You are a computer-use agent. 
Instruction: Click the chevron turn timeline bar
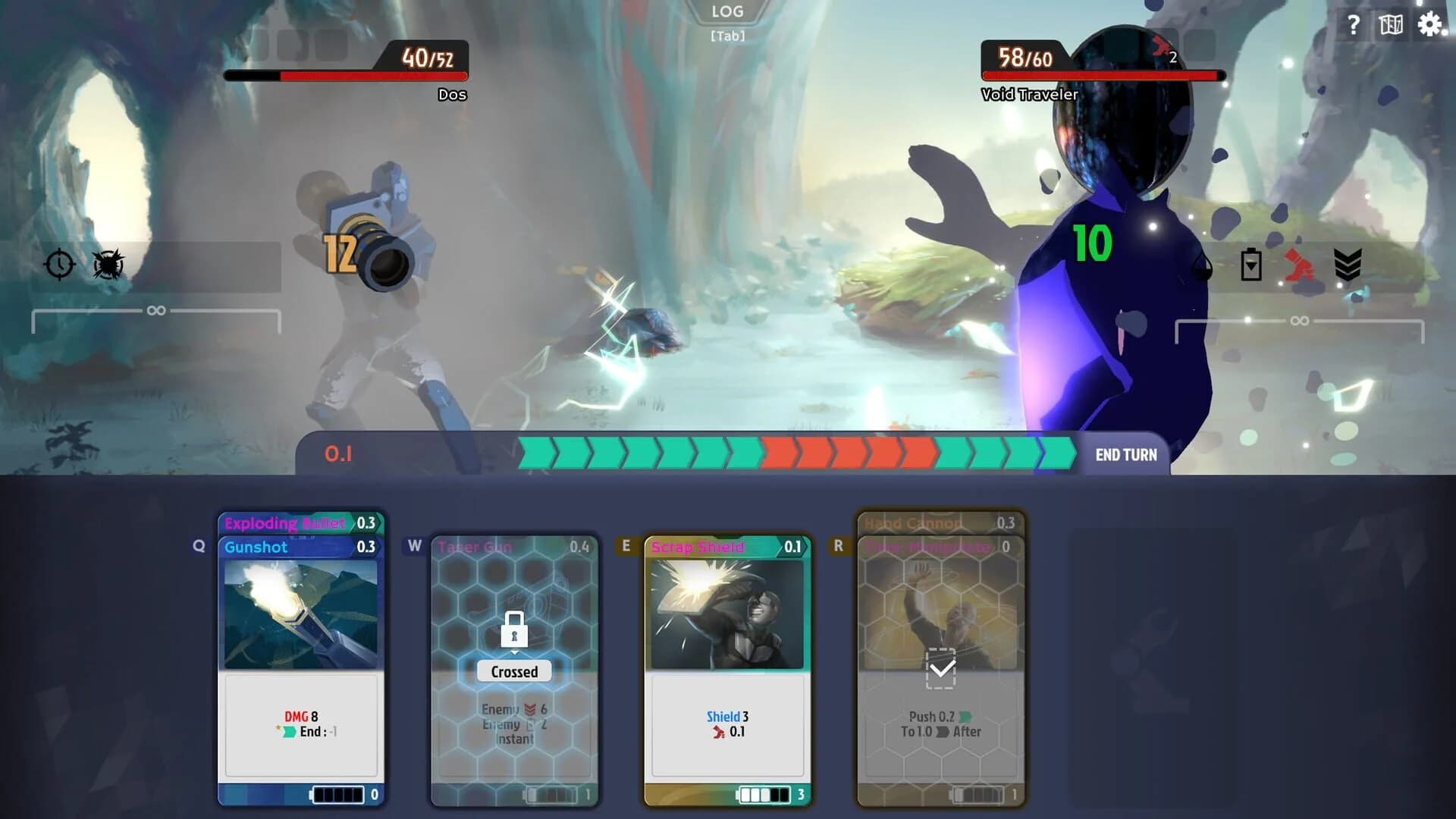point(796,454)
